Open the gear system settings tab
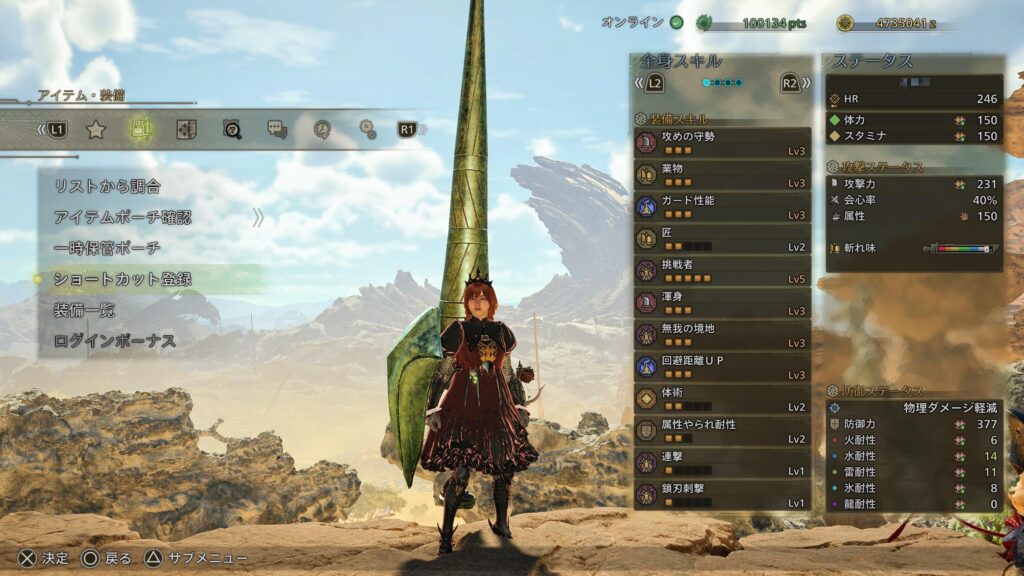1024x576 pixels. tap(368, 129)
